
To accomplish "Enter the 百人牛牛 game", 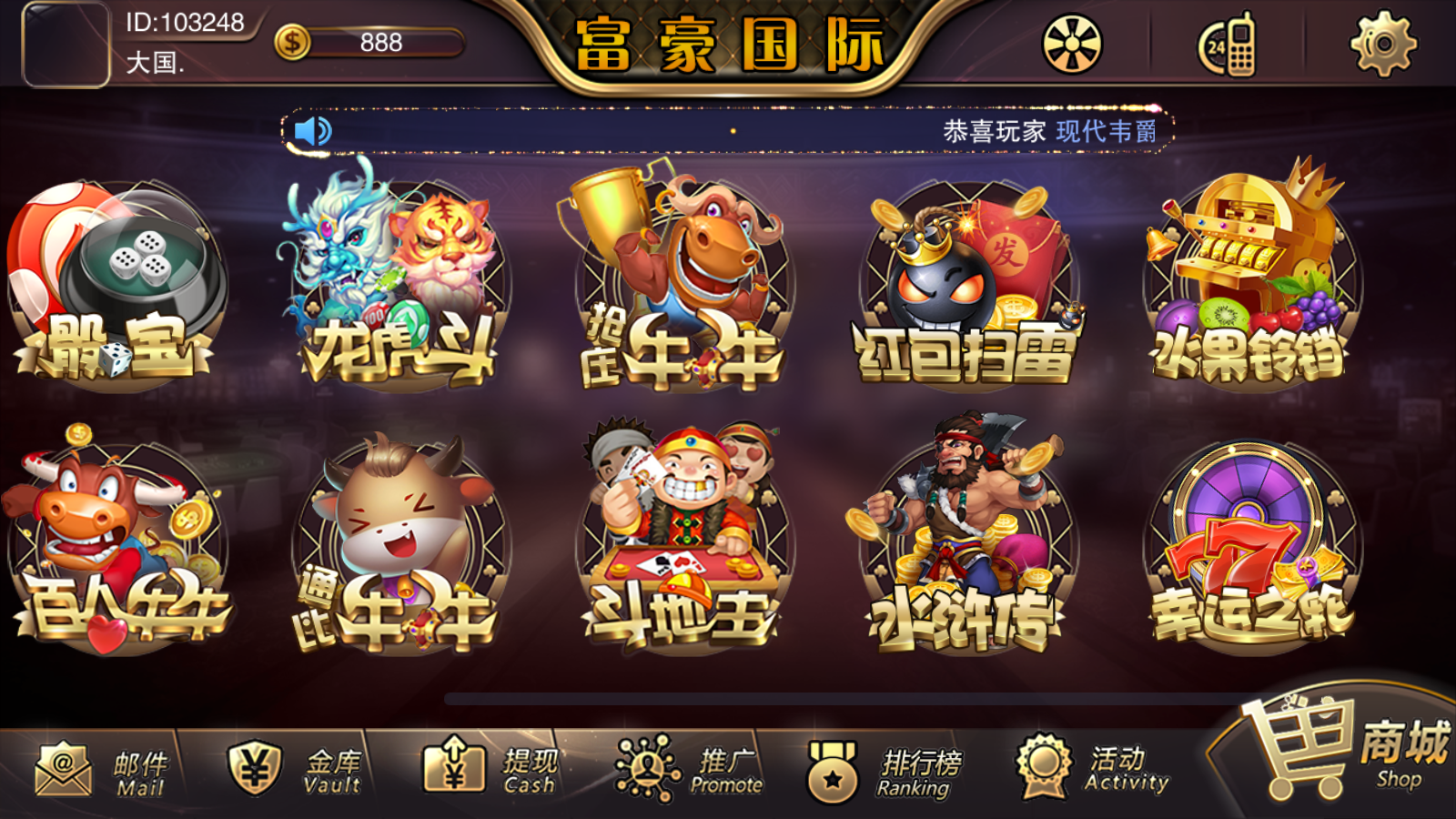I will 116,546.
